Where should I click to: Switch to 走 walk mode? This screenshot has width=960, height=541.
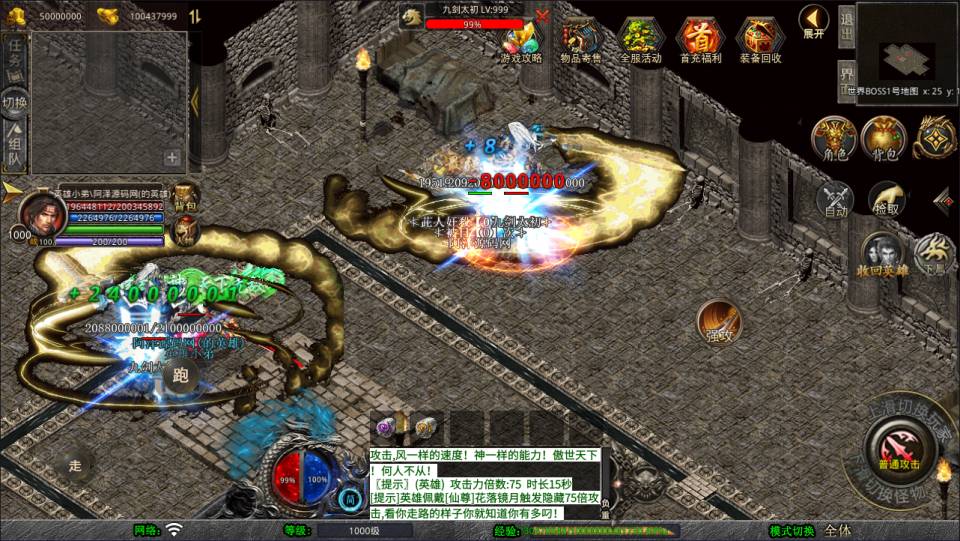pyautogui.click(x=76, y=464)
